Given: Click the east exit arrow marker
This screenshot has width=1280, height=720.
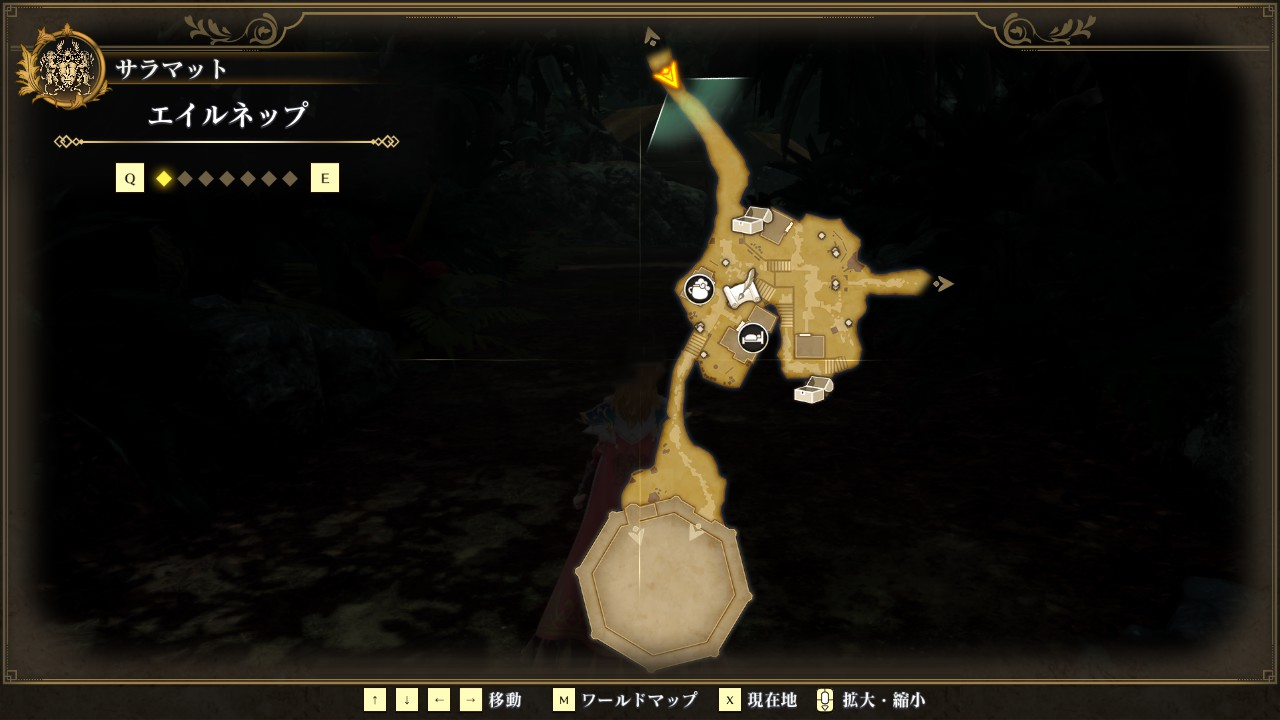Looking at the screenshot, I should (943, 284).
